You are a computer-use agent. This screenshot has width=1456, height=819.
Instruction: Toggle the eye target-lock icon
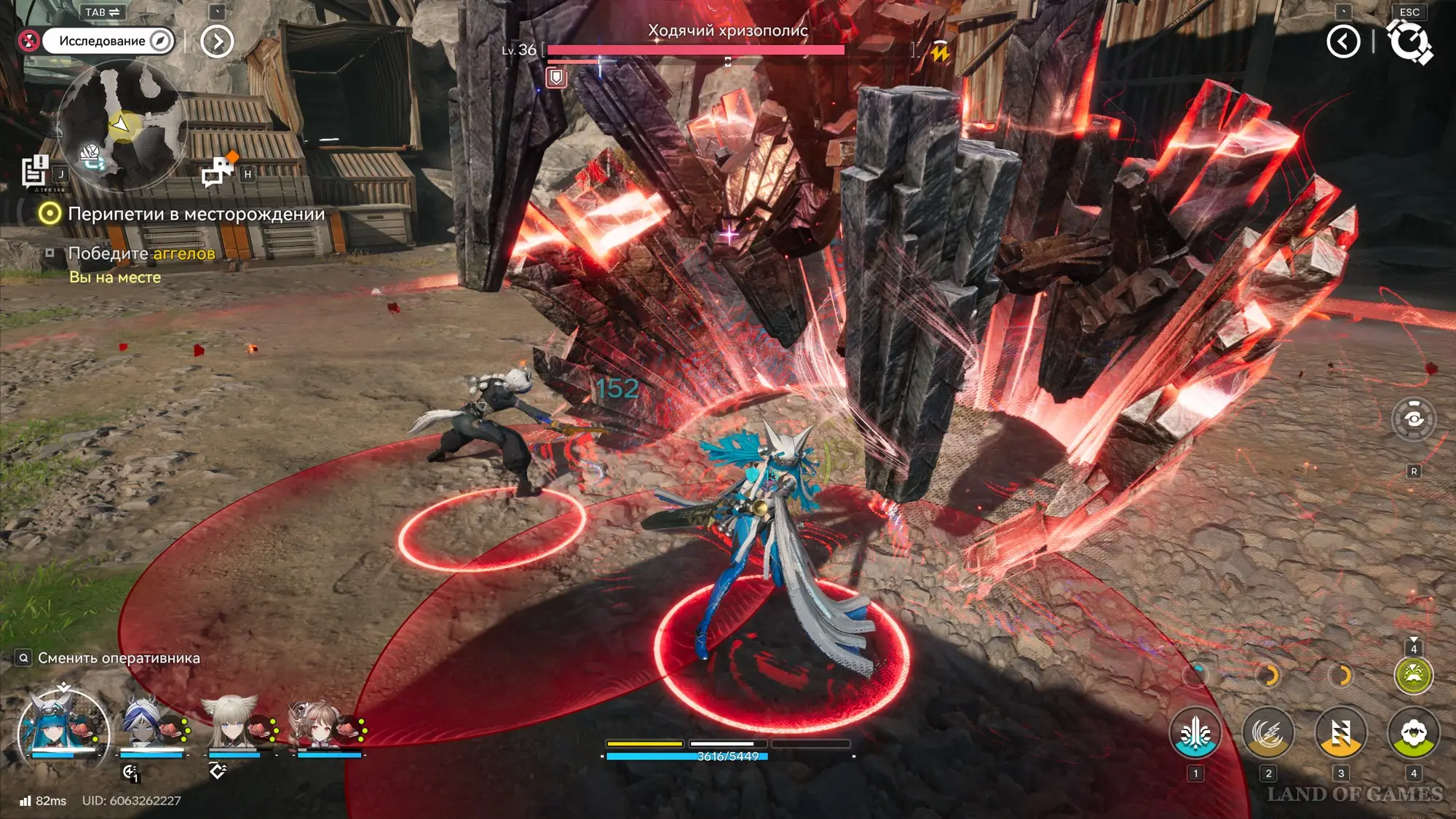click(x=1413, y=419)
